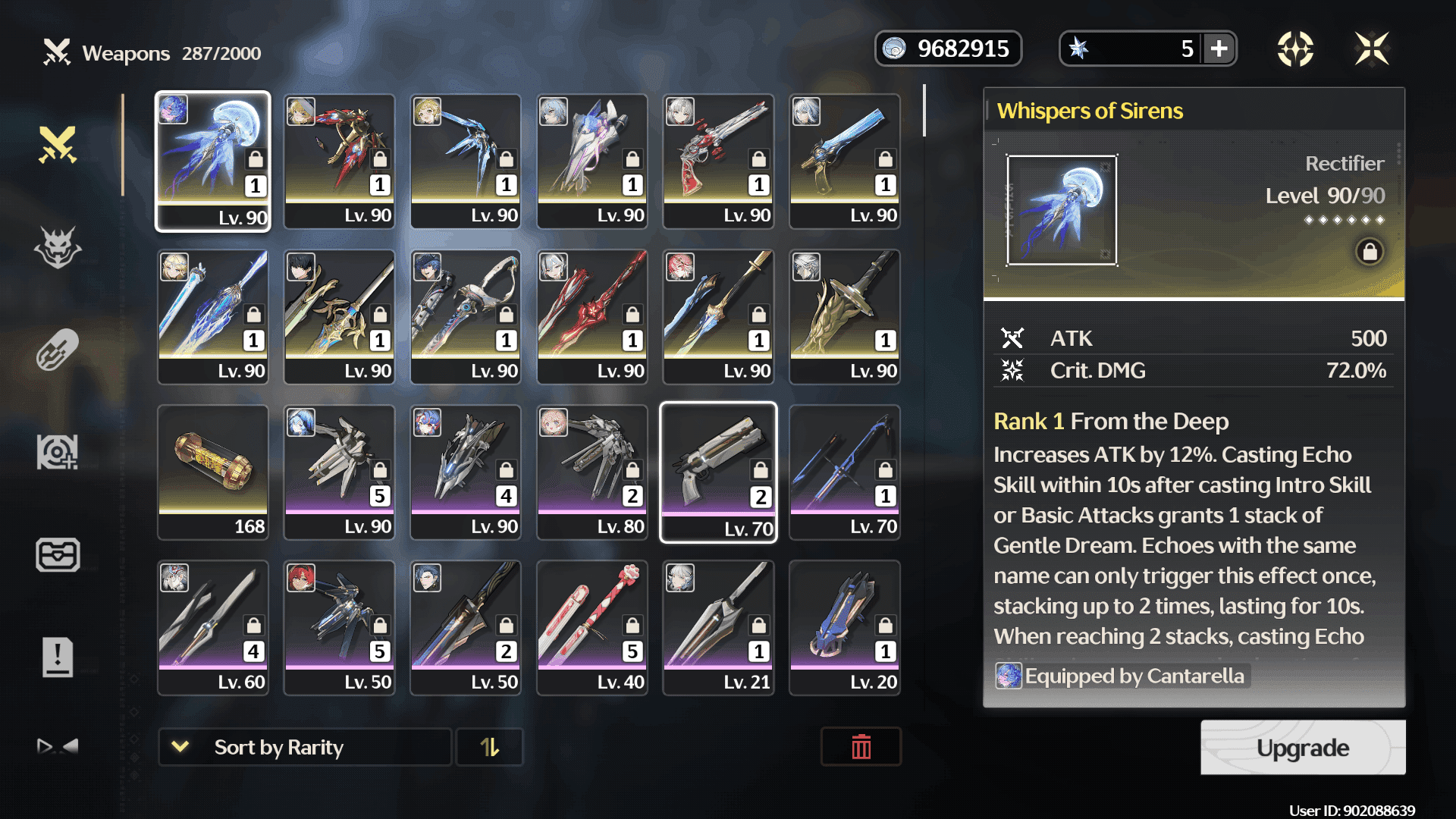This screenshot has width=1456, height=819.
Task: Toggle the sort order arrows
Action: [x=490, y=748]
